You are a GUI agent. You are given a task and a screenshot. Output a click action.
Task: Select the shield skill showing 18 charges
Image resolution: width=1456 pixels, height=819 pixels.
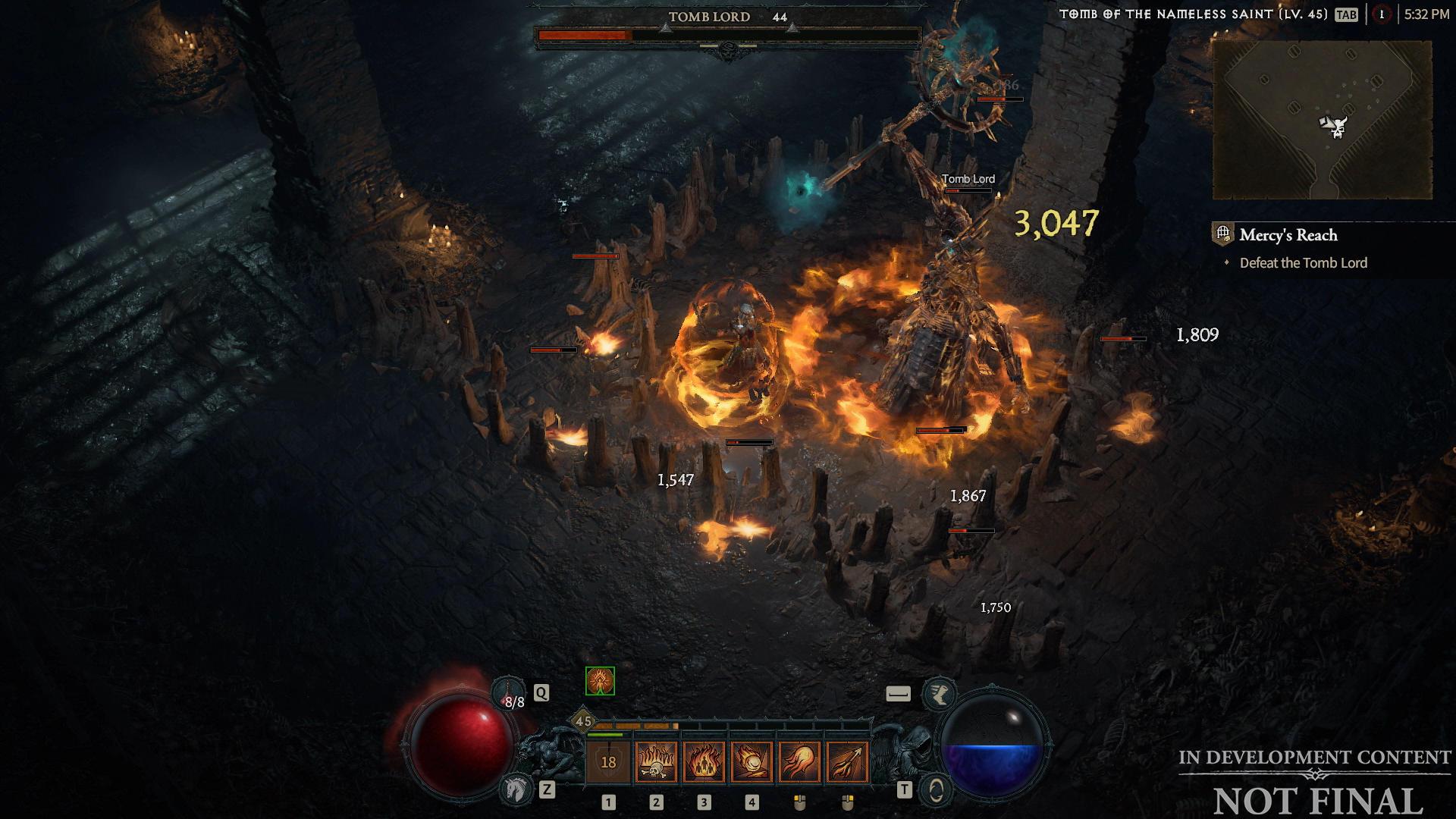608,761
